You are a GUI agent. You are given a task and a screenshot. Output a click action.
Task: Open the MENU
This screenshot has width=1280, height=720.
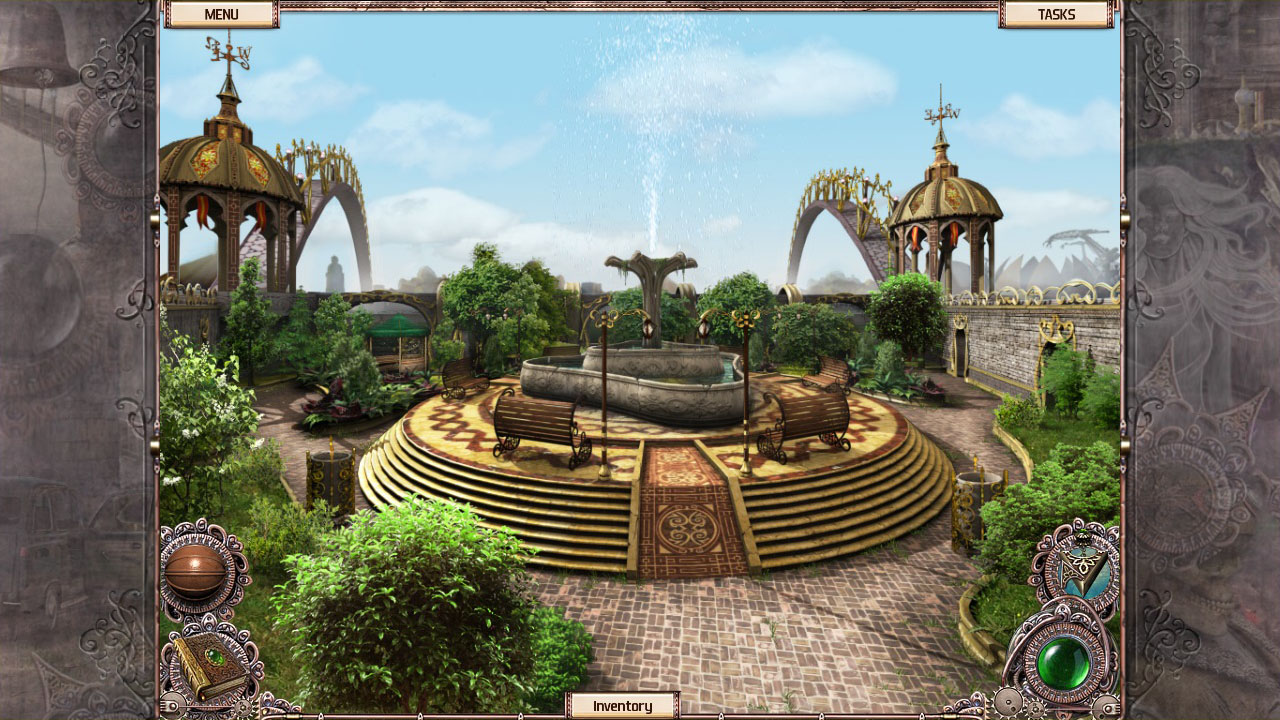click(220, 14)
